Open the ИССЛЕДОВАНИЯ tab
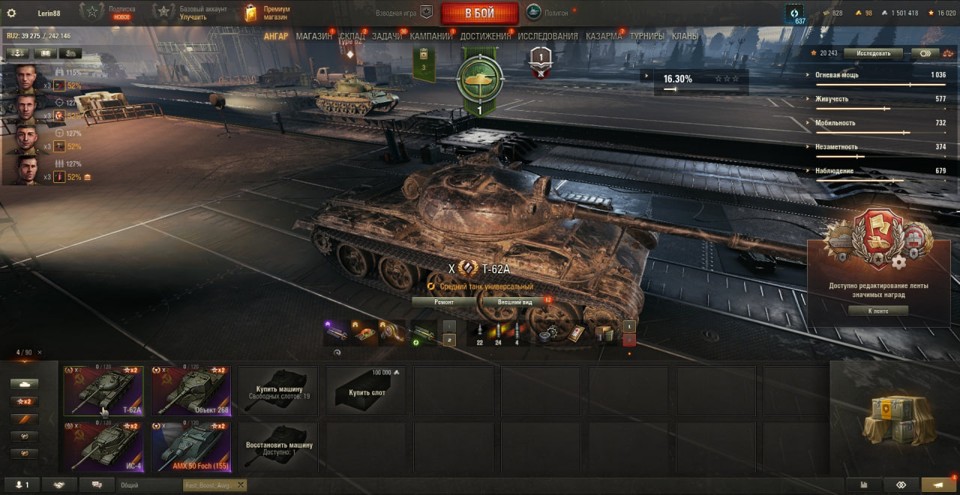 [x=548, y=36]
